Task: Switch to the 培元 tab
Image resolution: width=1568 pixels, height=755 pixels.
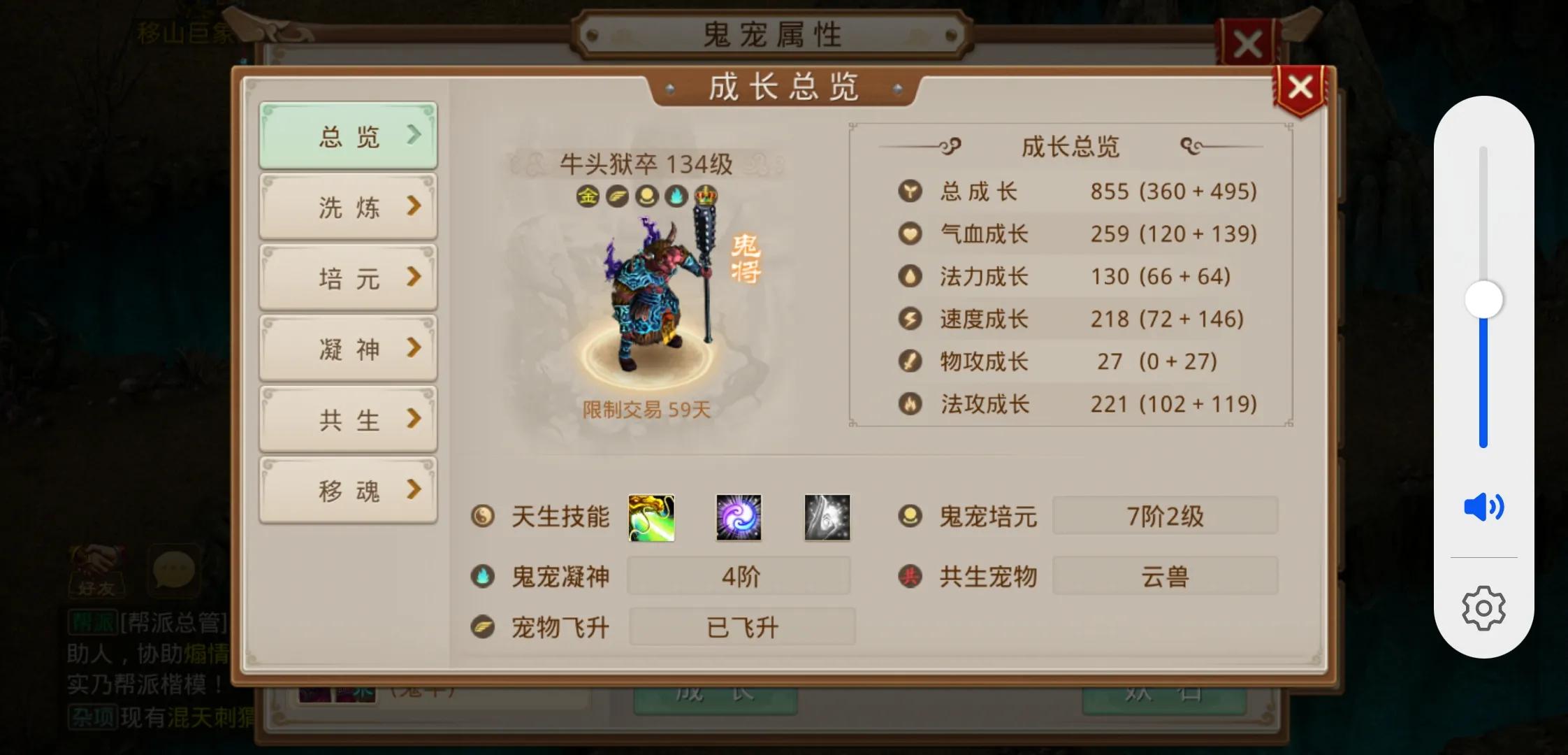Action: [347, 277]
